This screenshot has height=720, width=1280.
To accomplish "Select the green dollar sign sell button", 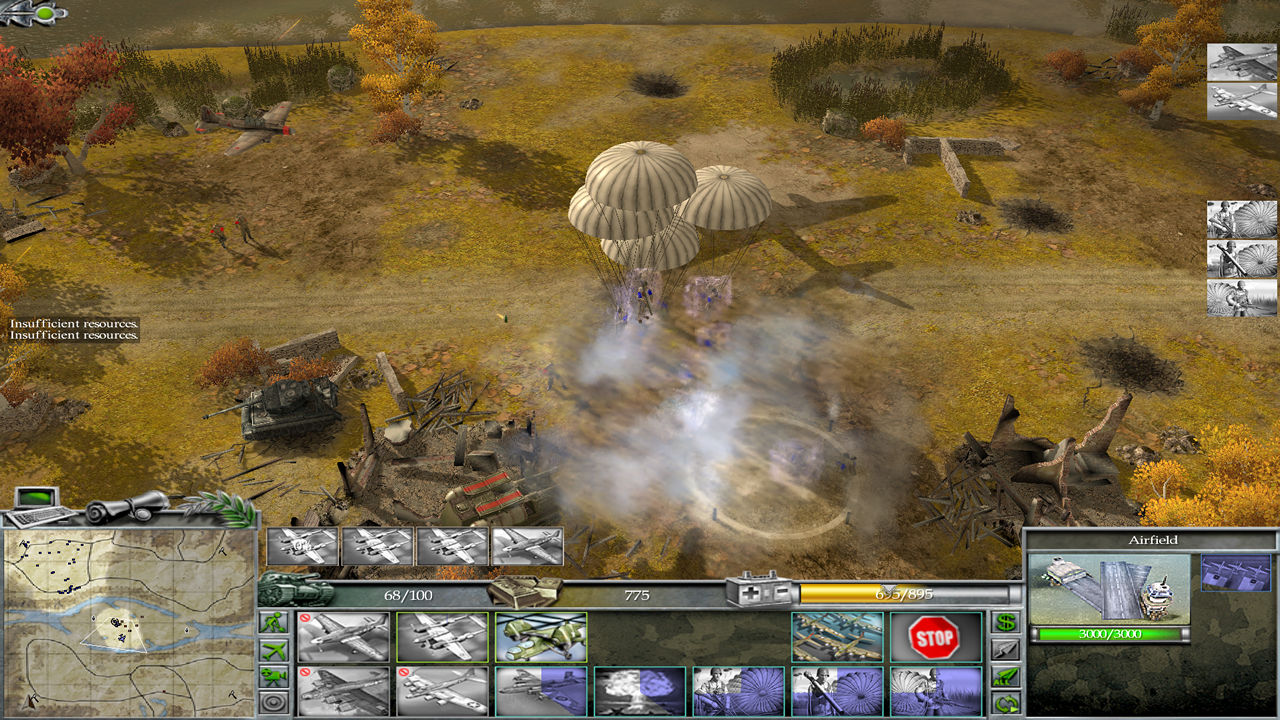I will (x=1005, y=622).
